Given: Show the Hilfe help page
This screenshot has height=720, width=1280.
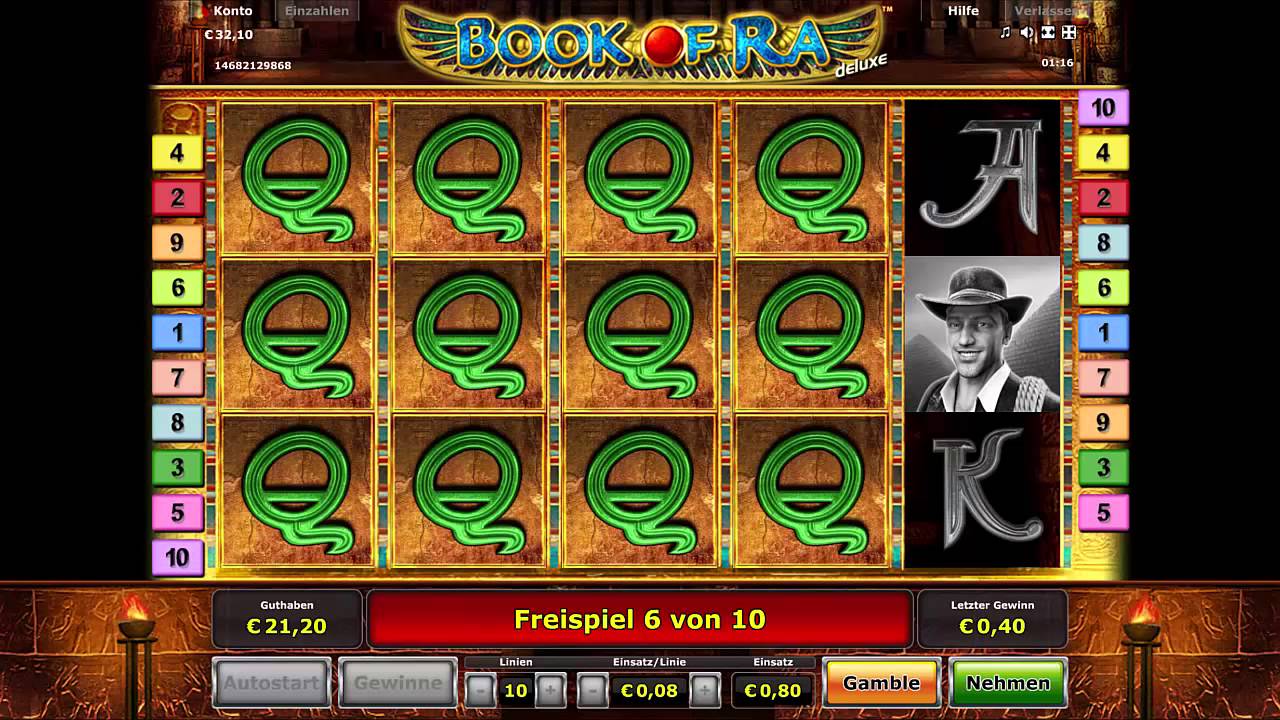Looking at the screenshot, I should click(963, 11).
